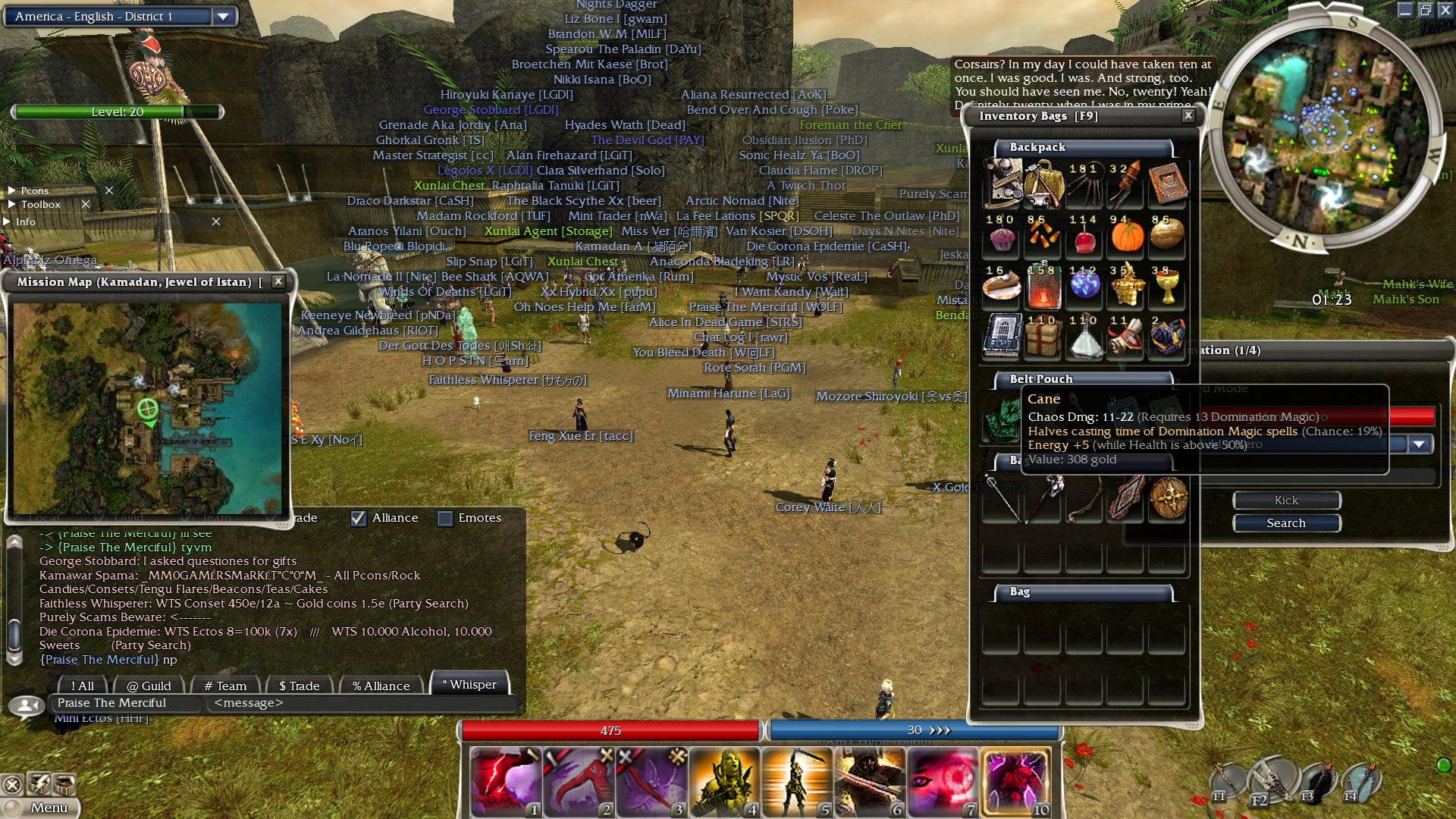Open the district selection dropdown
Viewport: 1456px width, 819px height.
[223, 16]
